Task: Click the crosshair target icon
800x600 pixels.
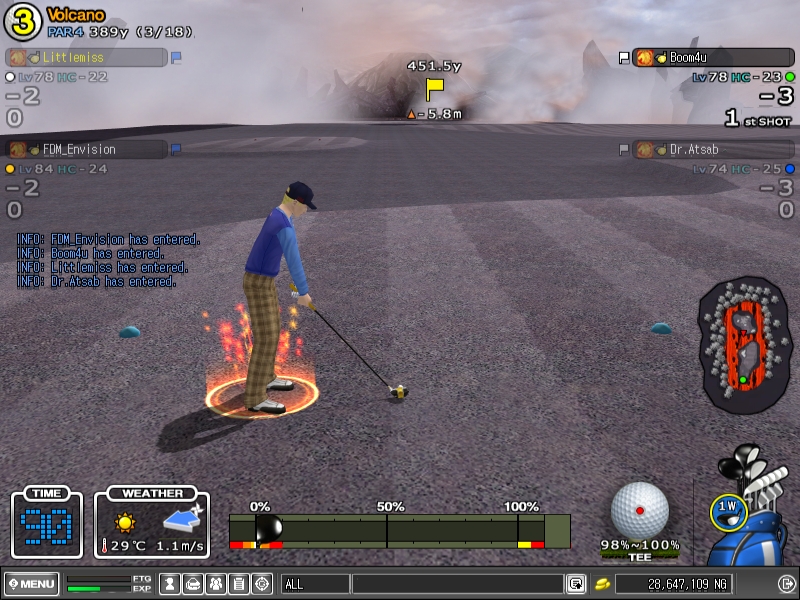Action: click(x=261, y=584)
